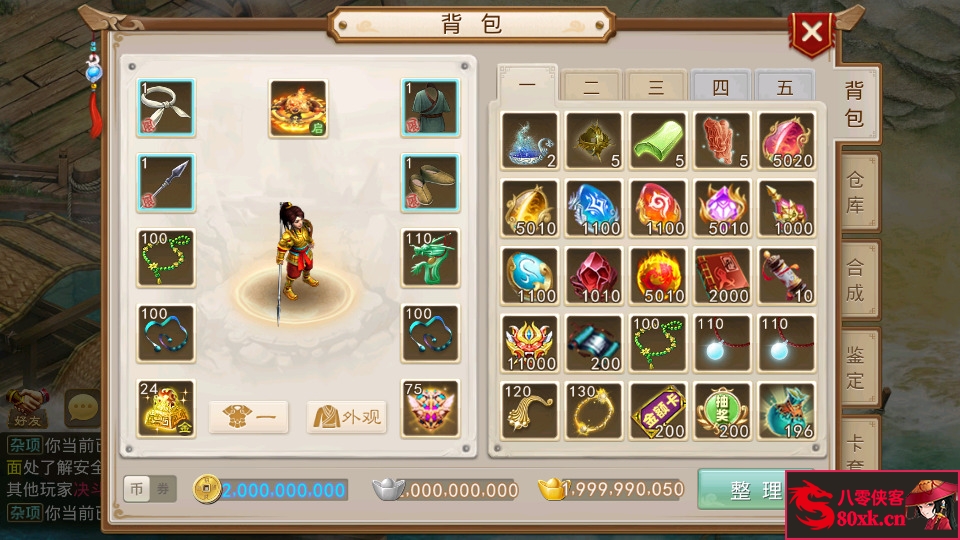This screenshot has height=540, width=960.
Task: Open the 鉴定 appraisal tab
Action: pos(855,366)
